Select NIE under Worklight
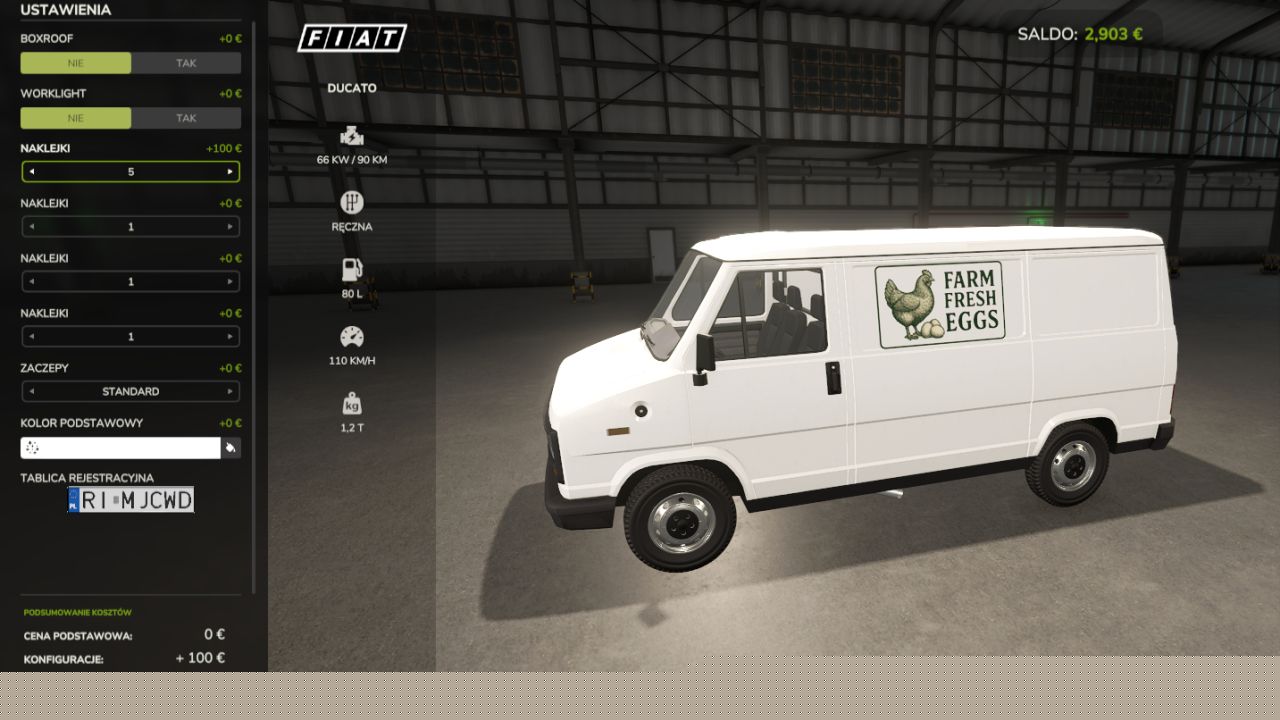The height and width of the screenshot is (720, 1280). tap(76, 118)
